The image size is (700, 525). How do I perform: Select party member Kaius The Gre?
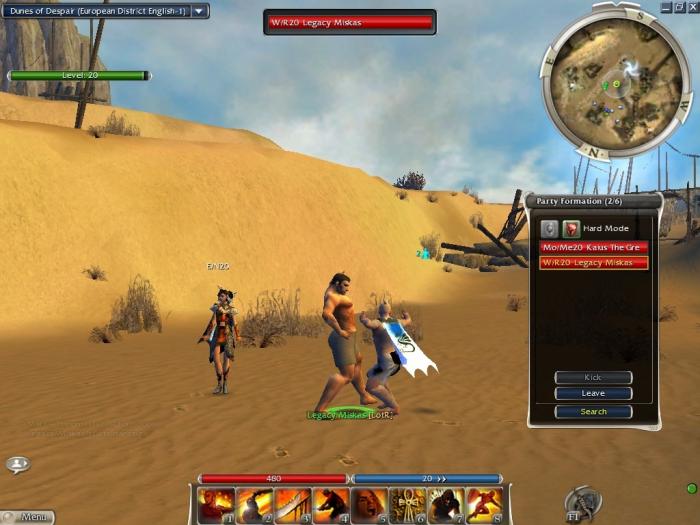593,247
